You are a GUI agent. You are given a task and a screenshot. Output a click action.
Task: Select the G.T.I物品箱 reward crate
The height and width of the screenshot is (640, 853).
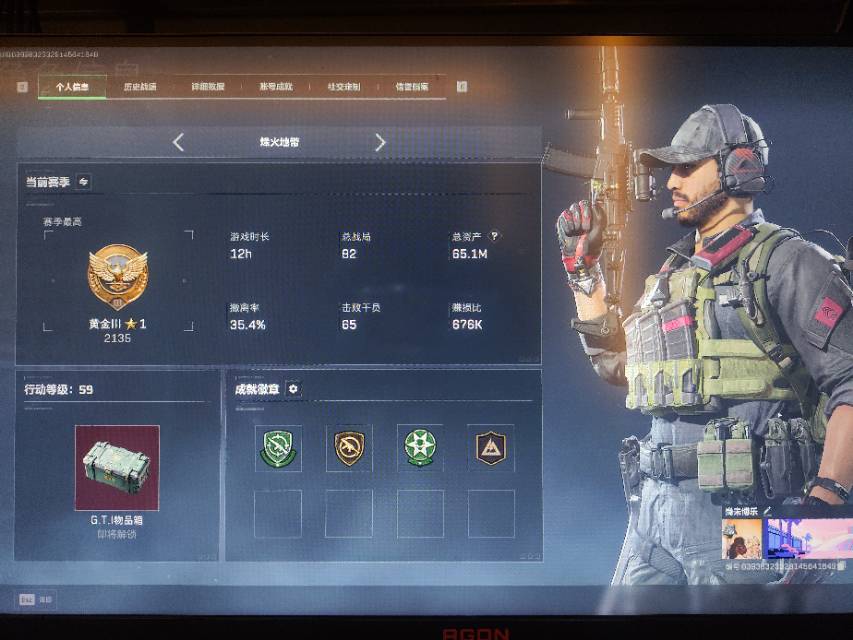coord(117,466)
